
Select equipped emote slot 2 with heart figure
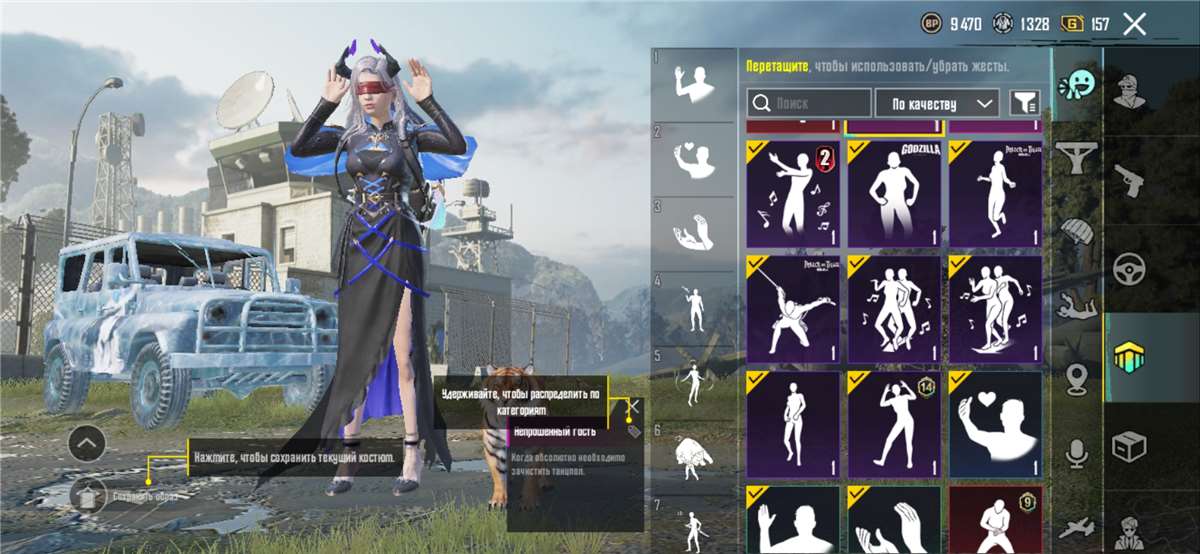pyautogui.click(x=693, y=160)
